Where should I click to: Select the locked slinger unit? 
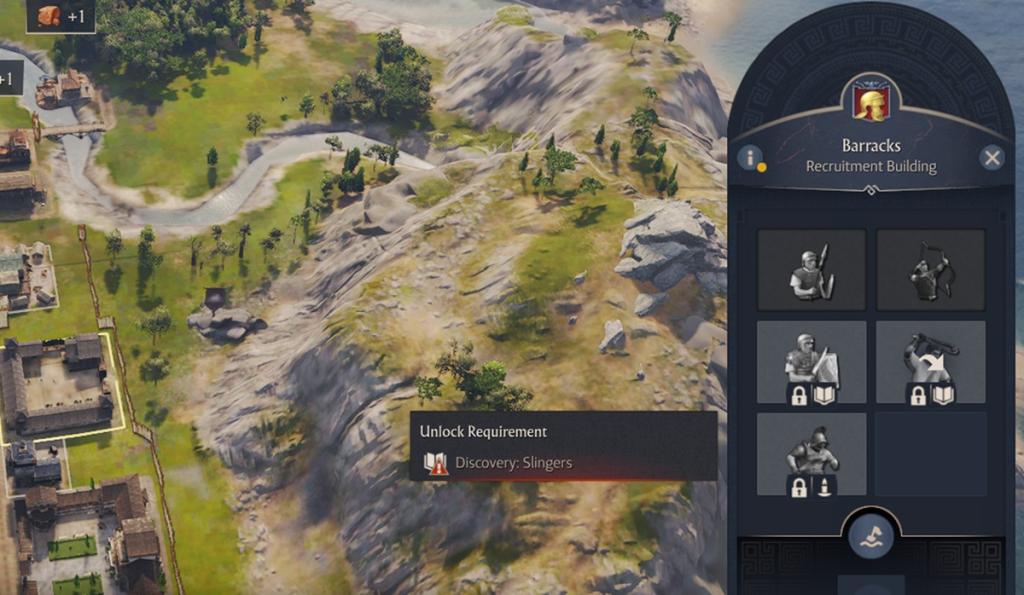pyautogui.click(x=930, y=362)
